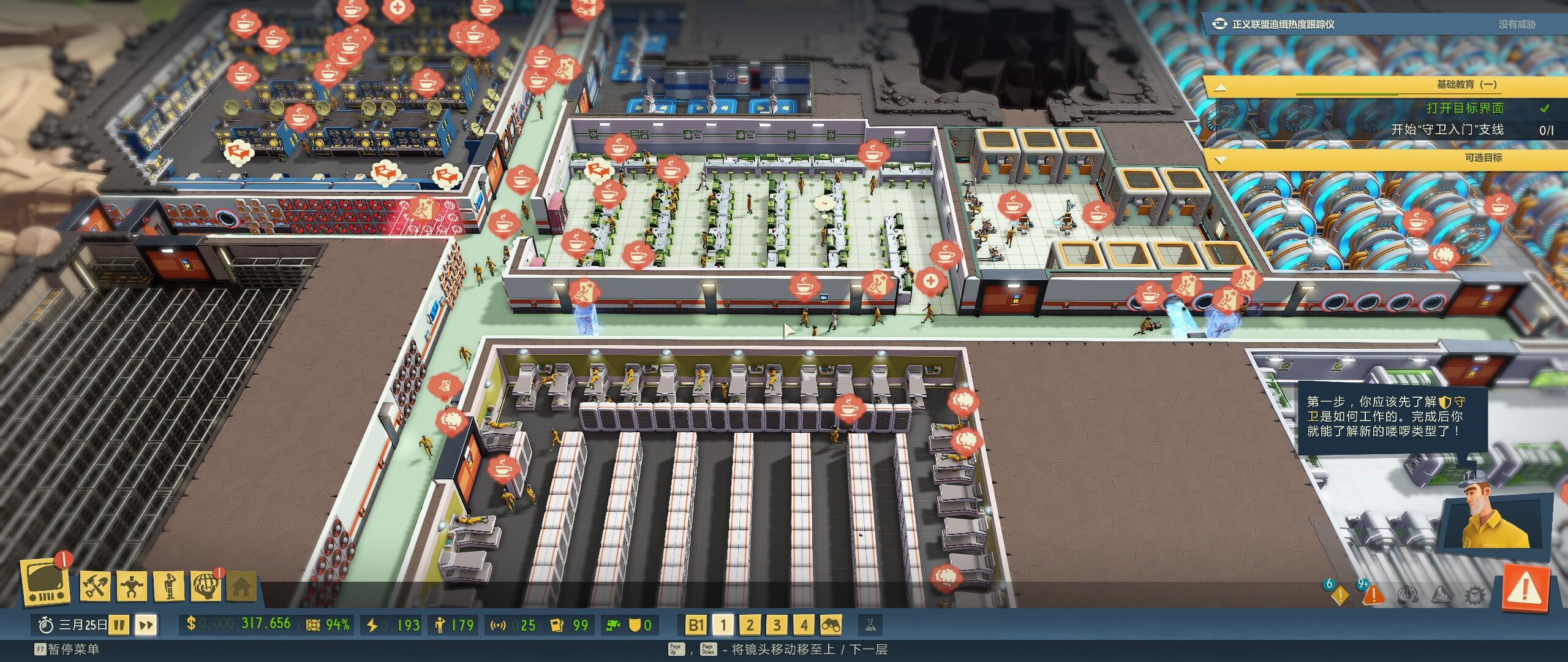Image resolution: width=1568 pixels, height=662 pixels.
Task: Click the binoculars view button
Action: coord(831,625)
